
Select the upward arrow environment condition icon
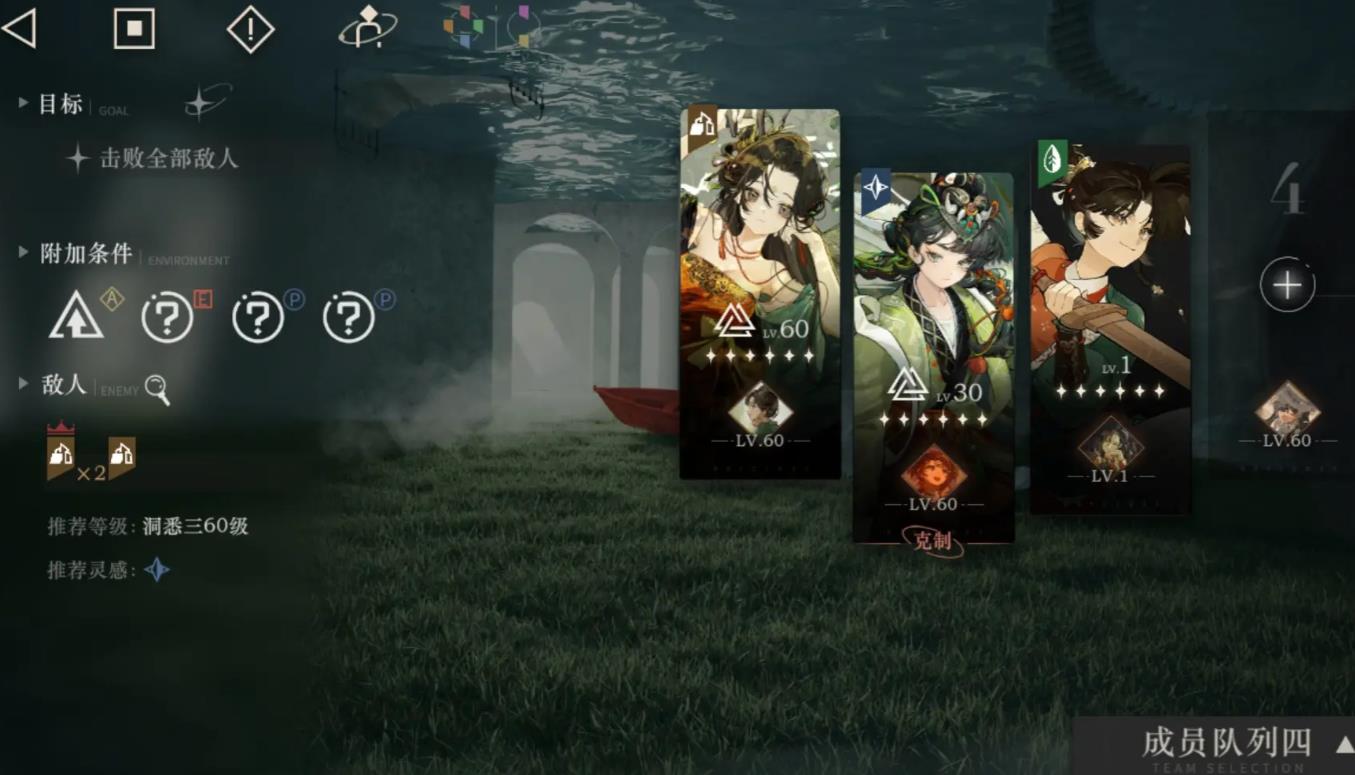pos(76,318)
